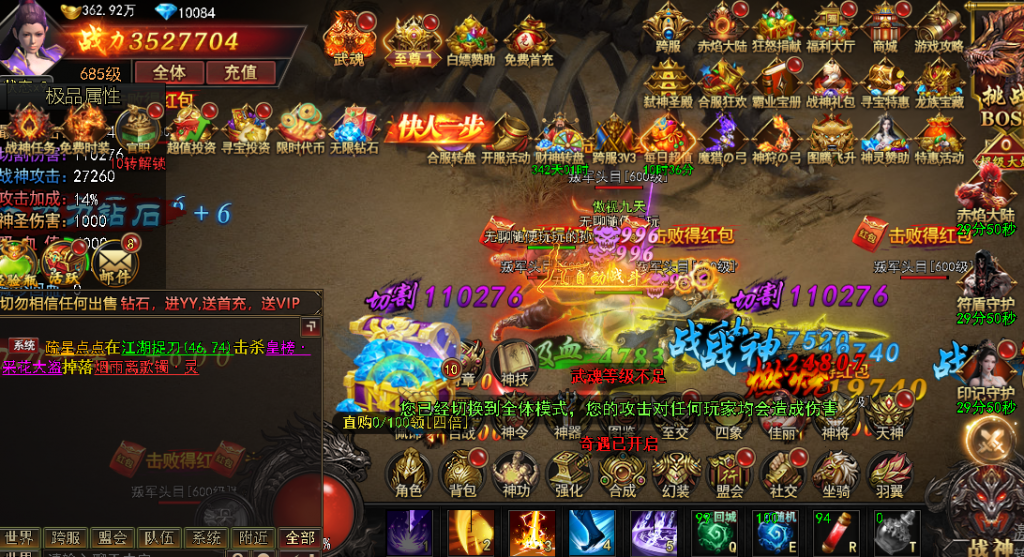The width and height of the screenshot is (1024, 557).
Task: Activate the lightning strike skill in slot 3
Action: (x=532, y=531)
